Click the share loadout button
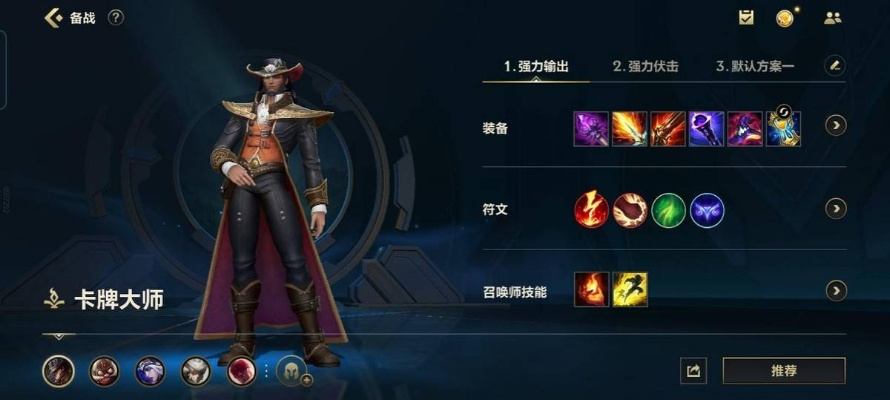 tap(692, 371)
